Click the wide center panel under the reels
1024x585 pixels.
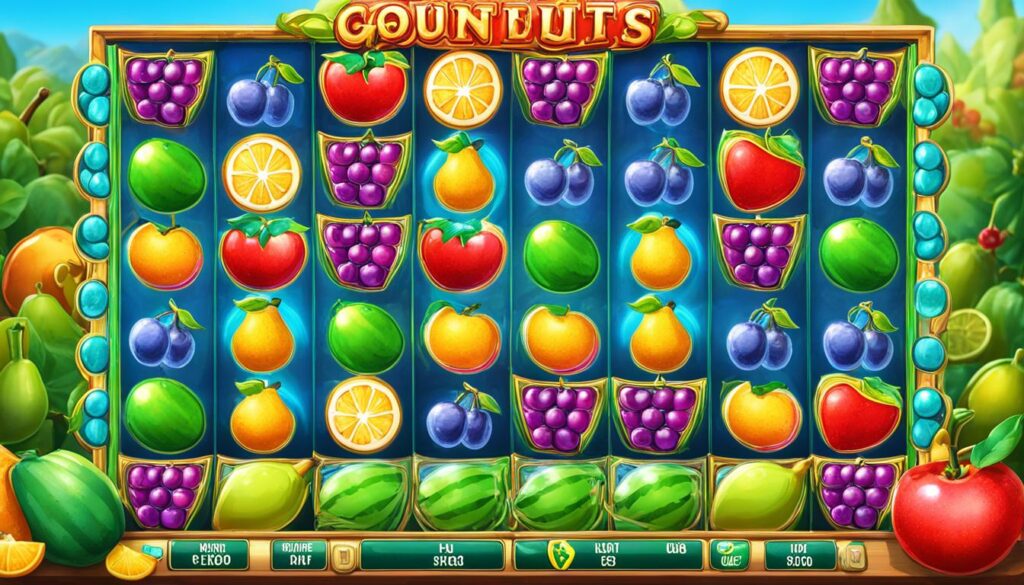point(432,554)
